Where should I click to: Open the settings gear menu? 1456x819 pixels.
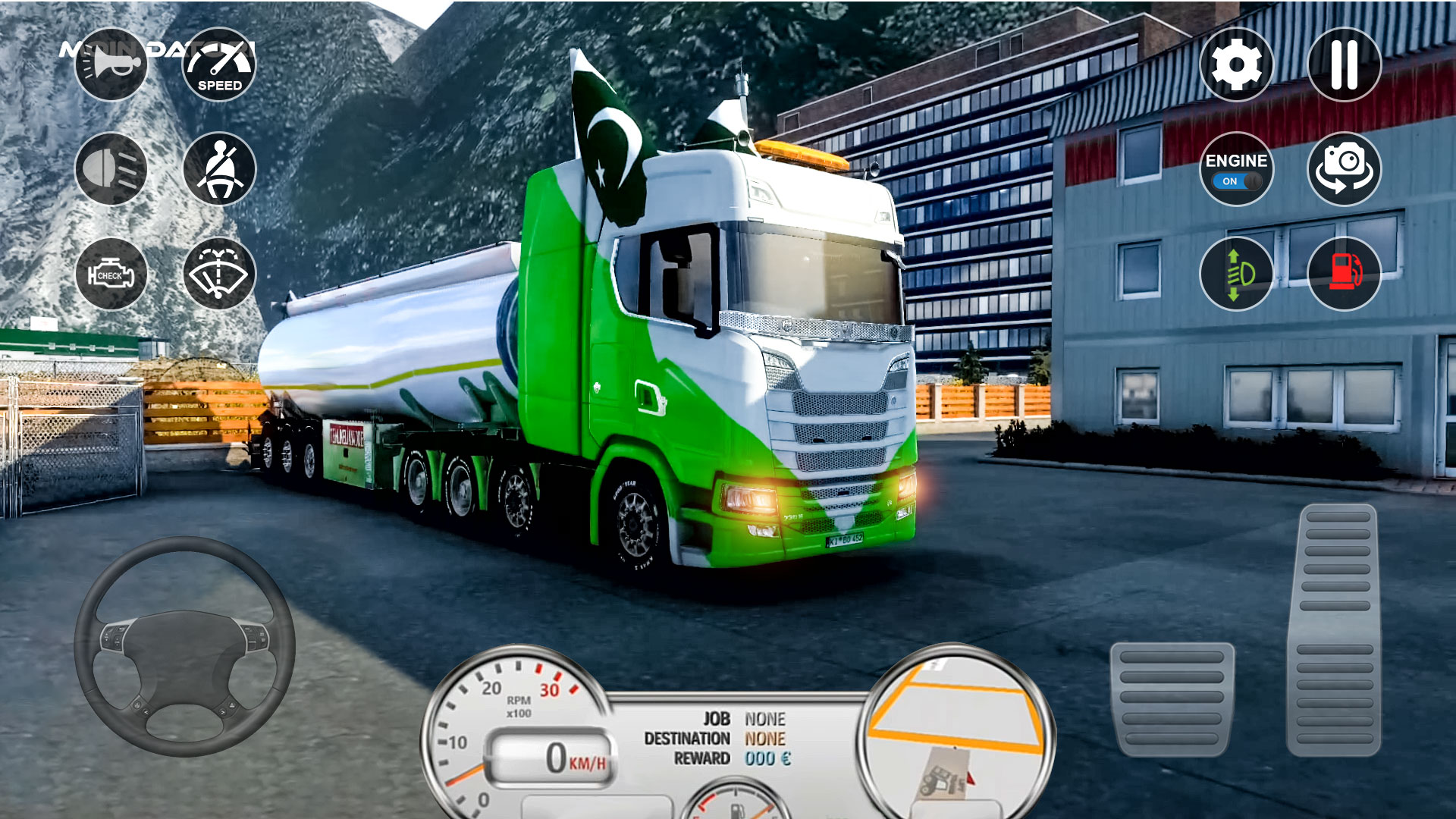1238,64
